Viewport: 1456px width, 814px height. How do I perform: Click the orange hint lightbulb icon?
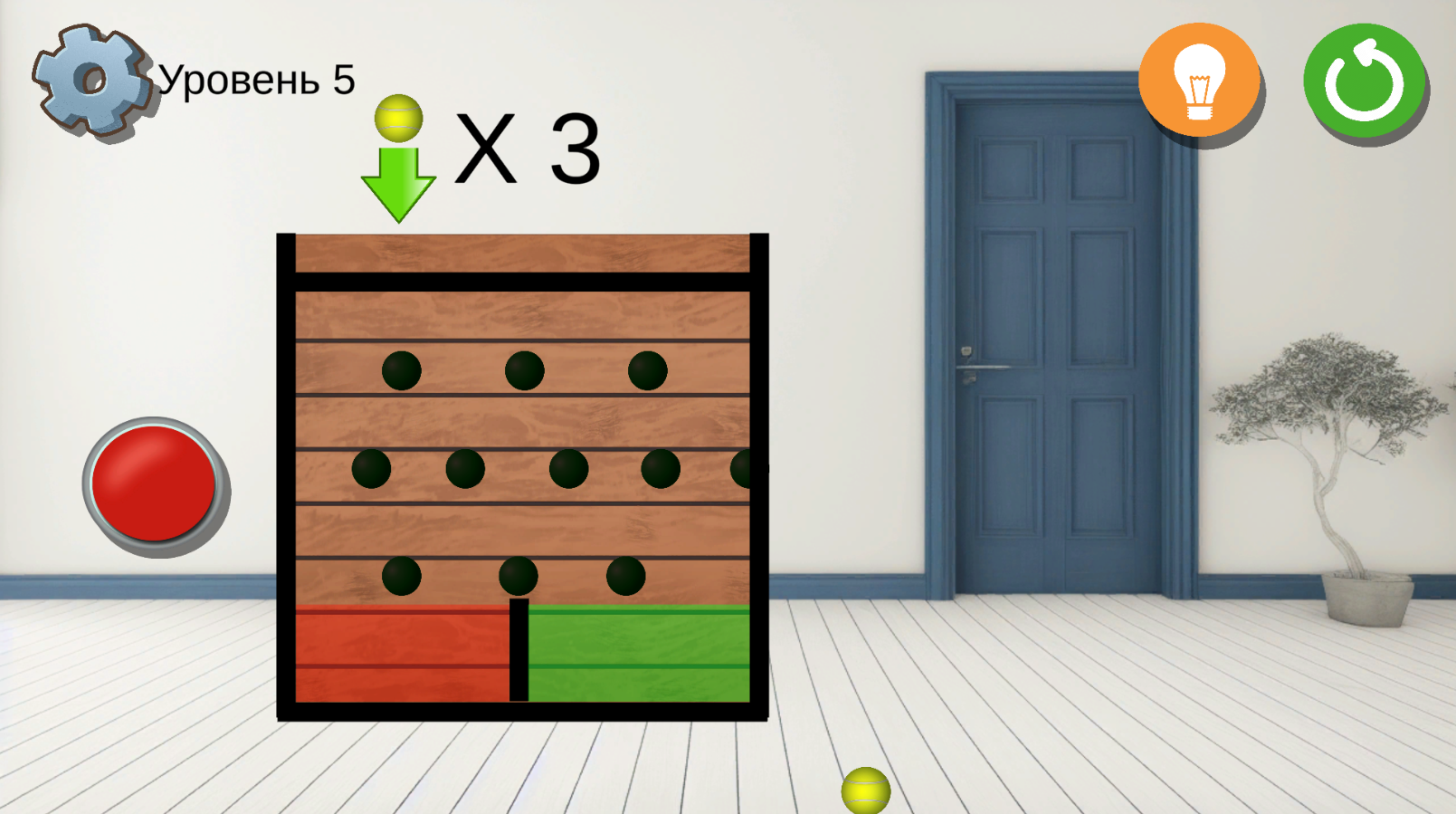[x=1200, y=80]
